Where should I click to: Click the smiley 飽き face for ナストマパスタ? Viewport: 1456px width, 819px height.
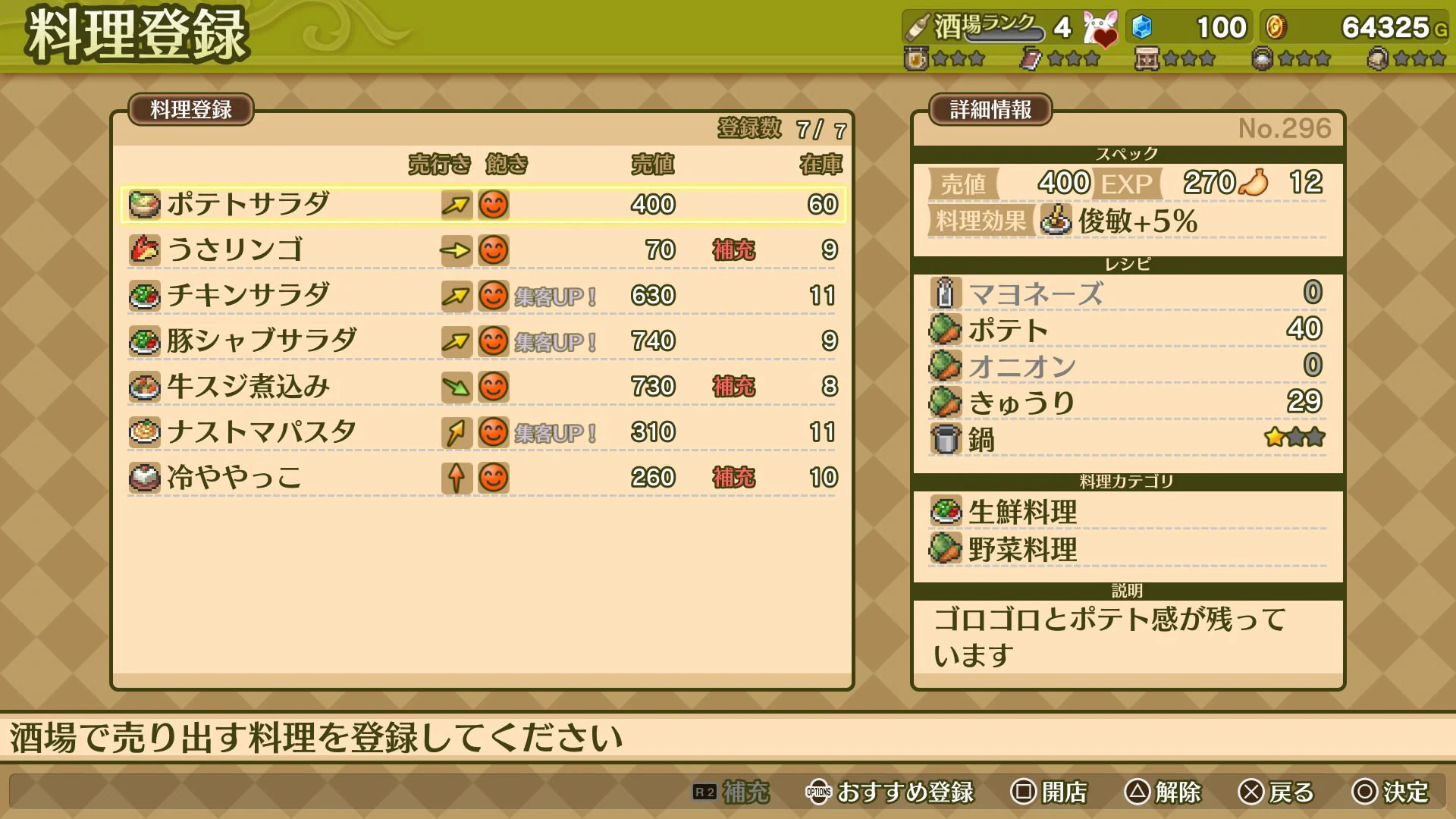click(x=493, y=432)
